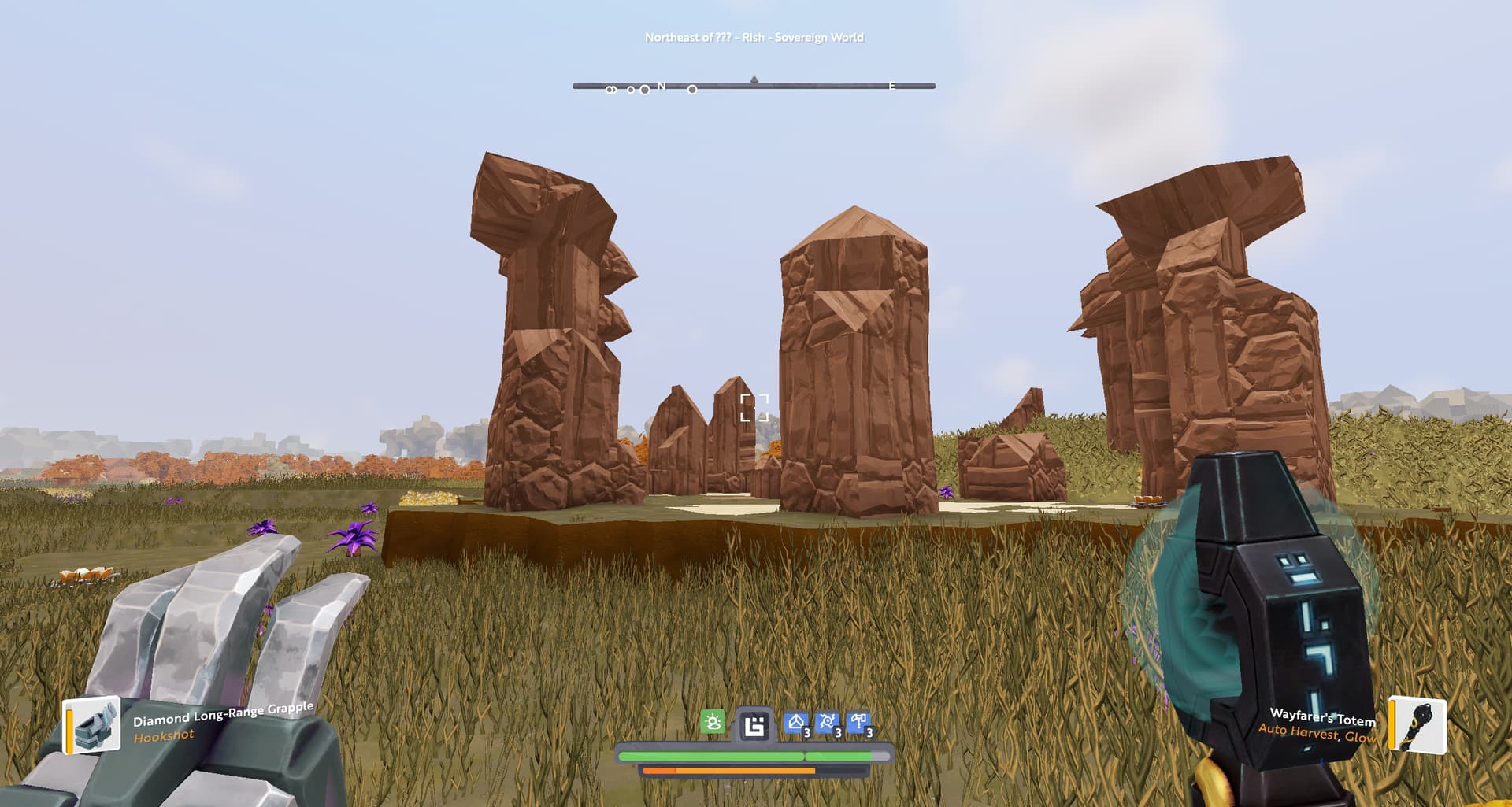This screenshot has width=1512, height=807.
Task: Select the Wayfarer's Totem item slot
Action: click(1418, 725)
